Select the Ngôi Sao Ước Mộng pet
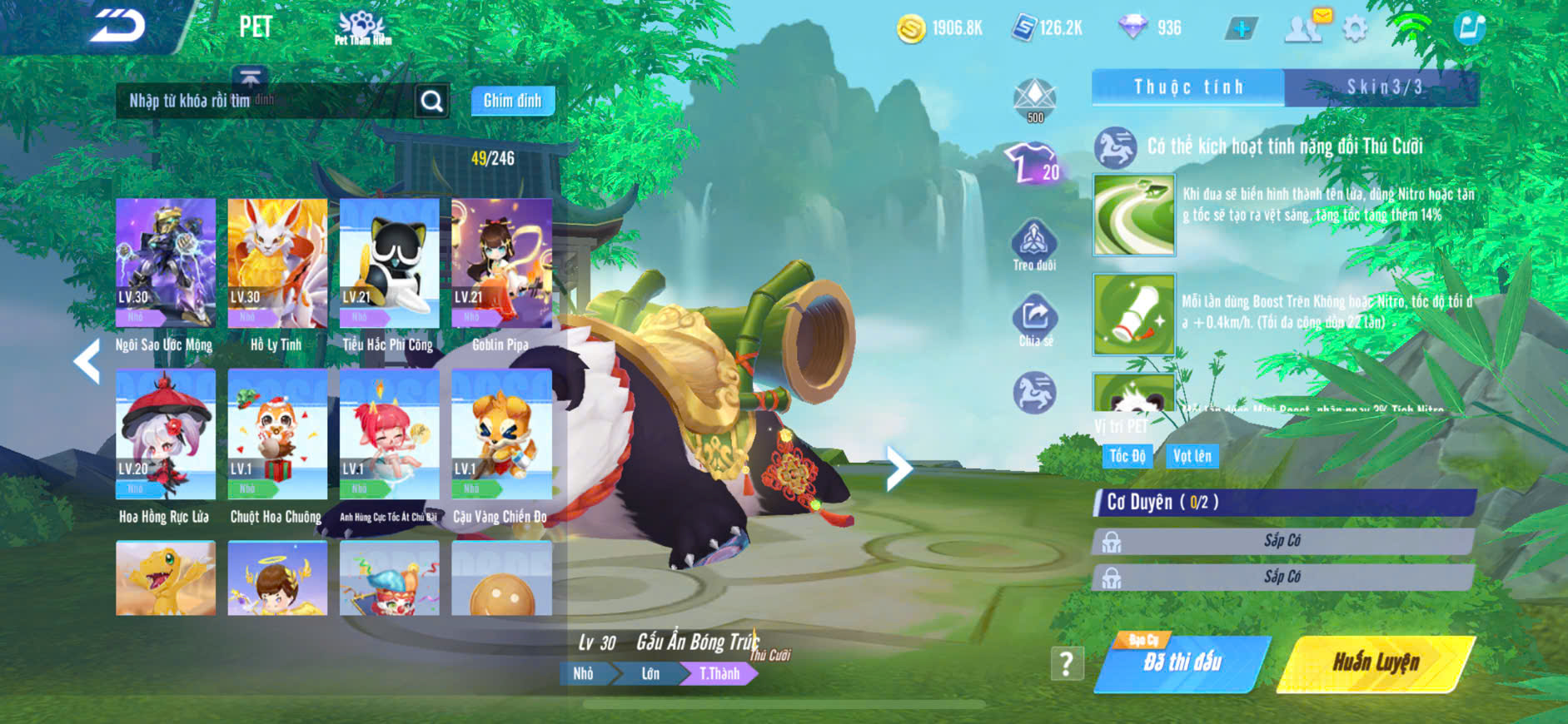1568x724 pixels. click(x=166, y=262)
